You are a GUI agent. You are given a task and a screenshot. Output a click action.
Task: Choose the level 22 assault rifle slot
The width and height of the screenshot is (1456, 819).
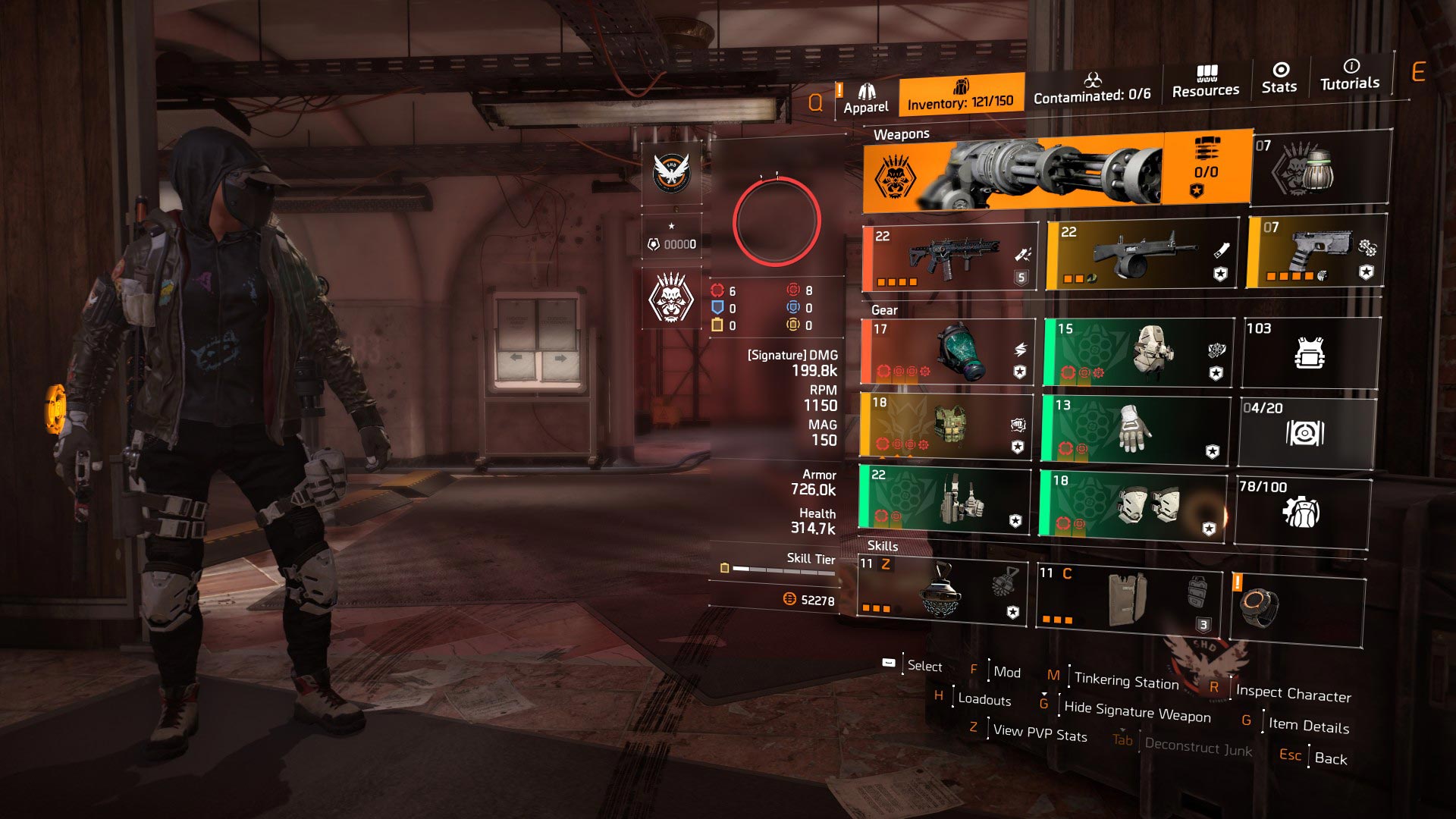950,258
